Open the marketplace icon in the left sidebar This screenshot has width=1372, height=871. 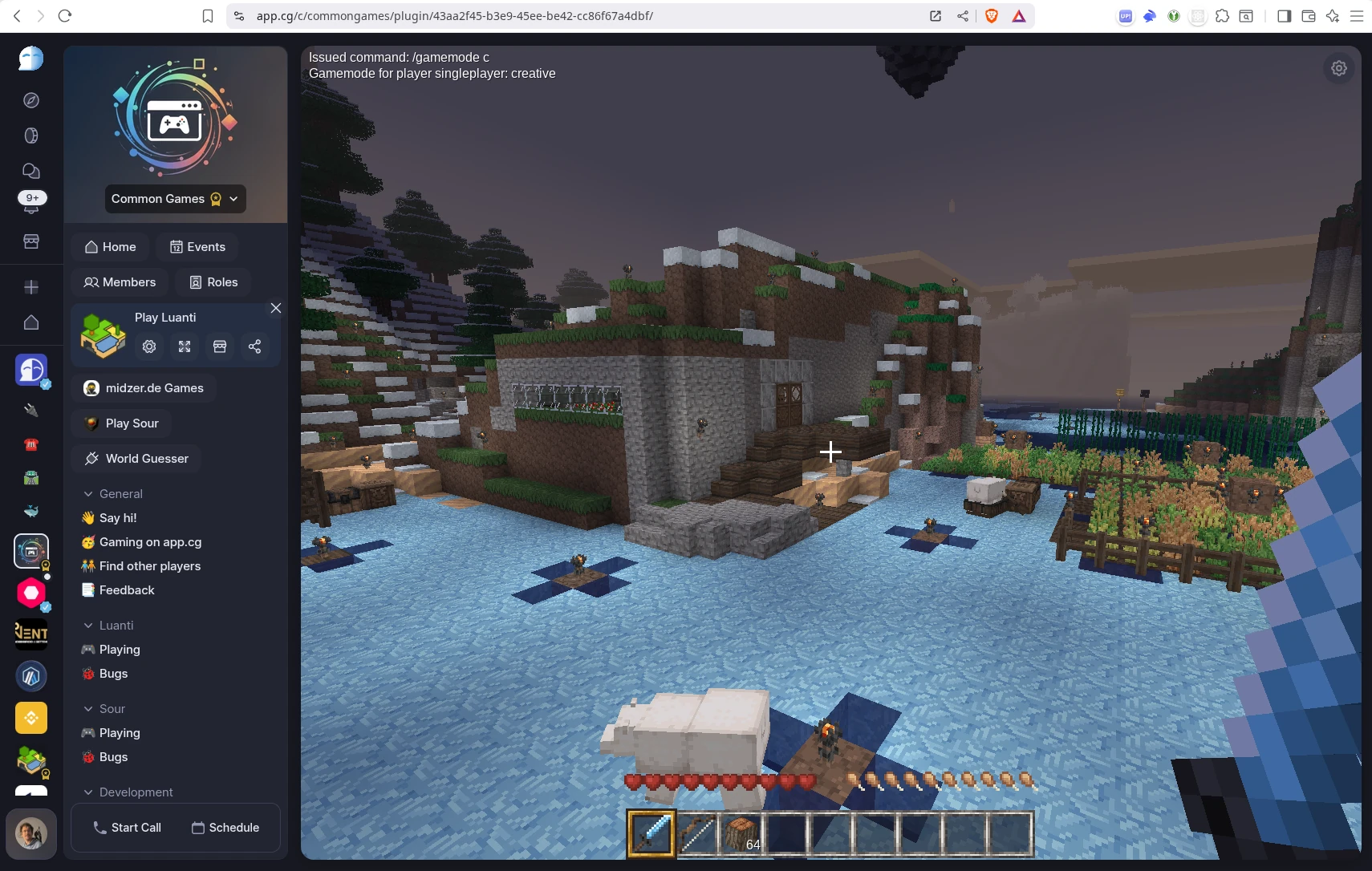coord(30,241)
